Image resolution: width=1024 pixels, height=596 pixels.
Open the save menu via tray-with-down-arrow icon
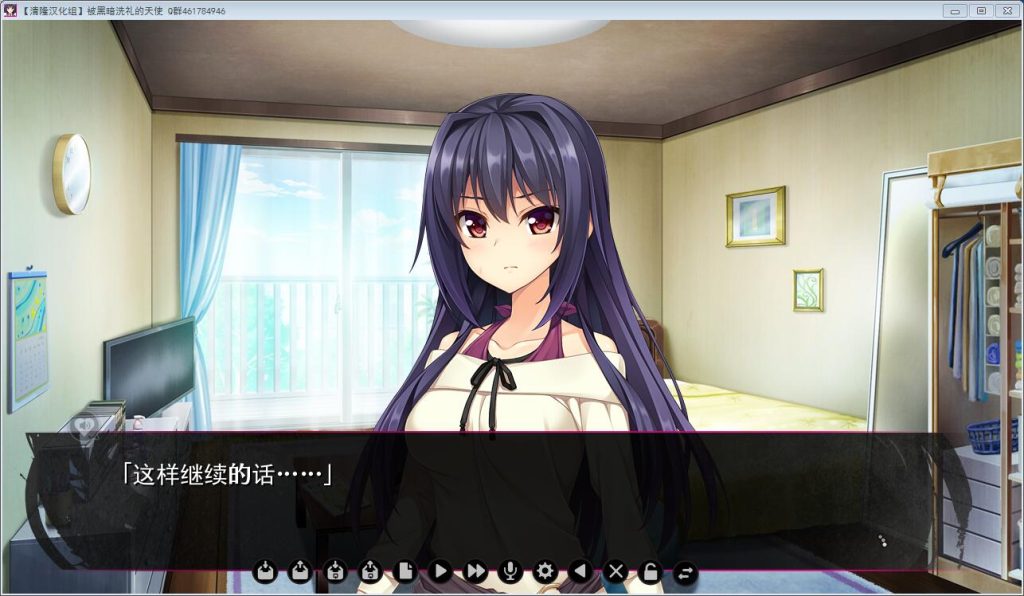[265, 572]
